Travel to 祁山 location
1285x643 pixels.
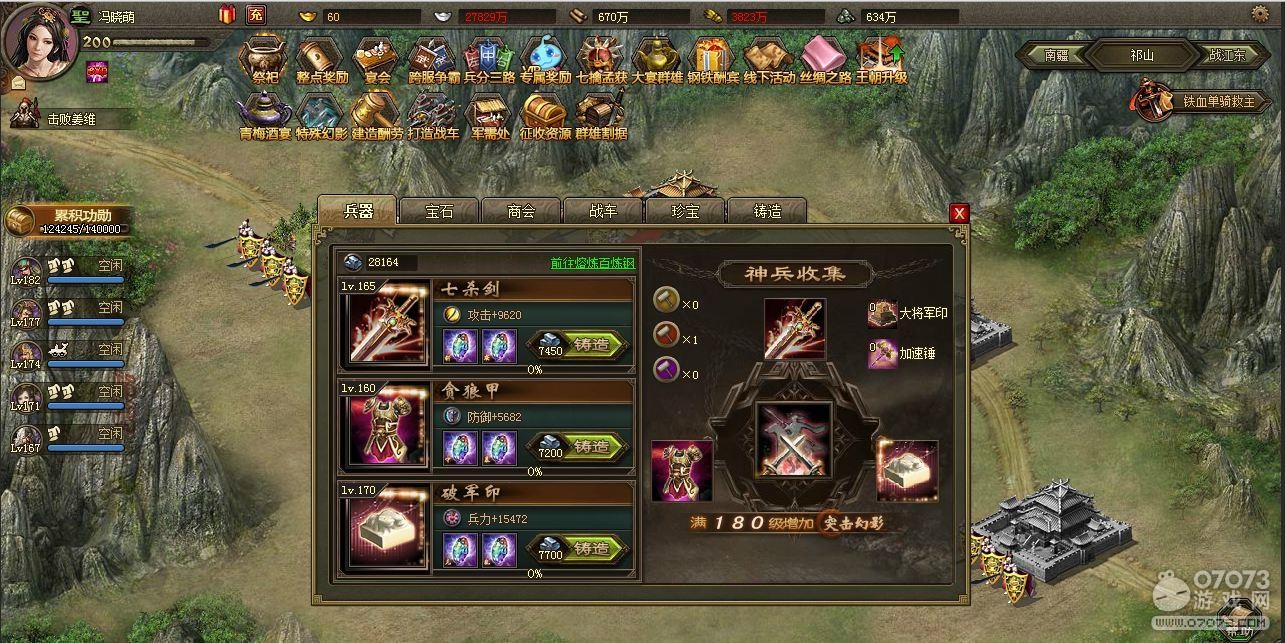click(x=1141, y=56)
